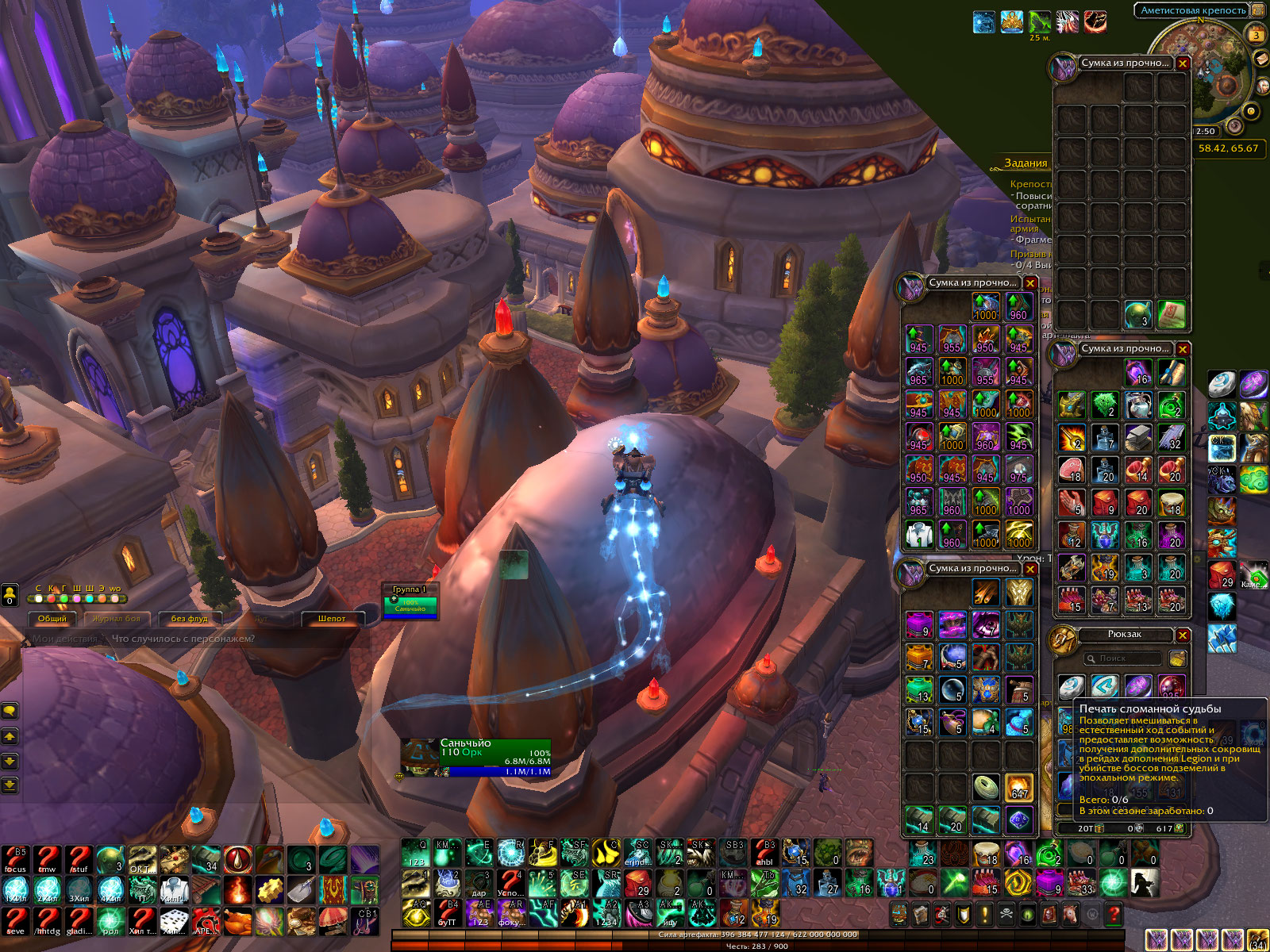Activate the /stuf macro button
The height and width of the screenshot is (952, 1270).
[79, 859]
